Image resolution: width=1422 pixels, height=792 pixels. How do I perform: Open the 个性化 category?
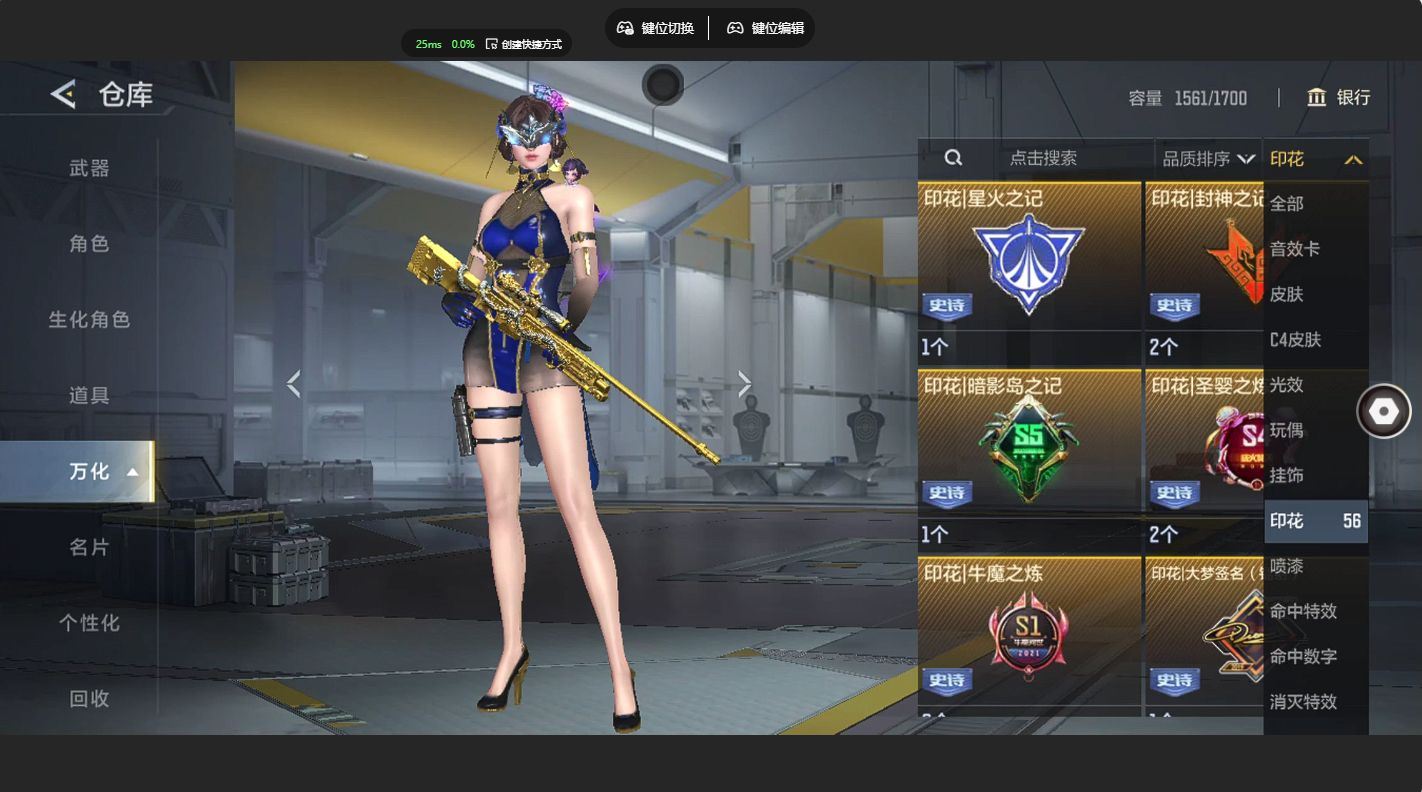pos(89,623)
